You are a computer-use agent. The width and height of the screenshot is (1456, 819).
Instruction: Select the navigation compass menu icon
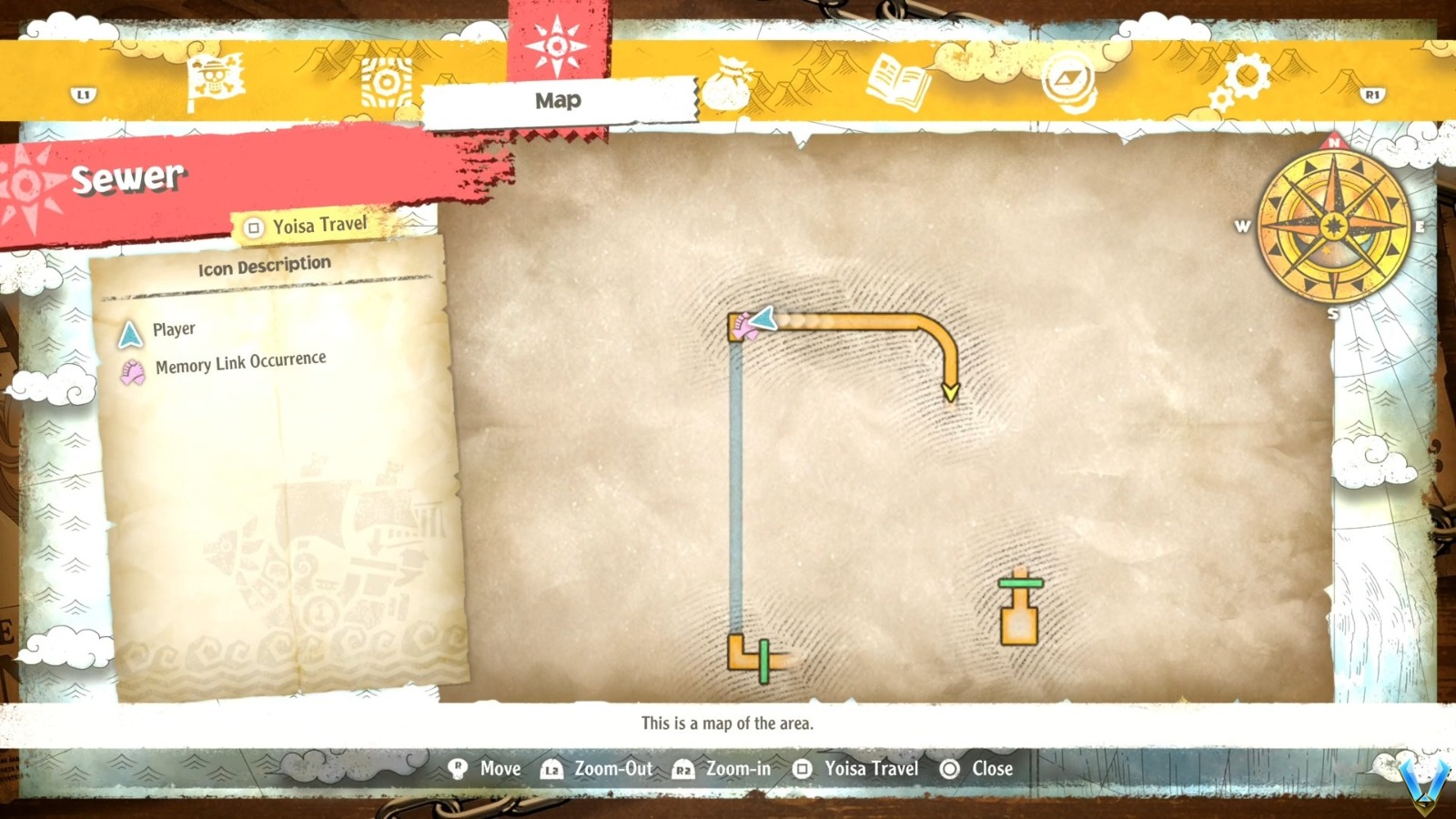click(x=1069, y=80)
